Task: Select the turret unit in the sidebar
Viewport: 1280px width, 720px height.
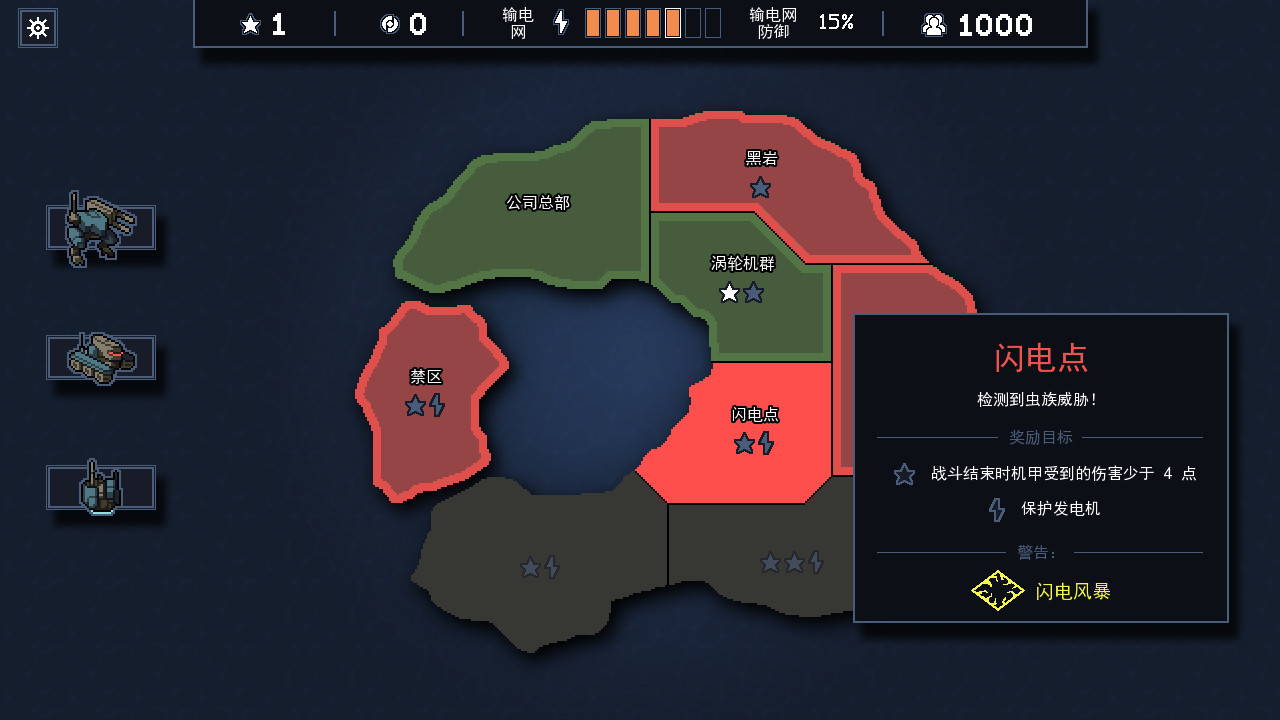Action: pos(100,487)
